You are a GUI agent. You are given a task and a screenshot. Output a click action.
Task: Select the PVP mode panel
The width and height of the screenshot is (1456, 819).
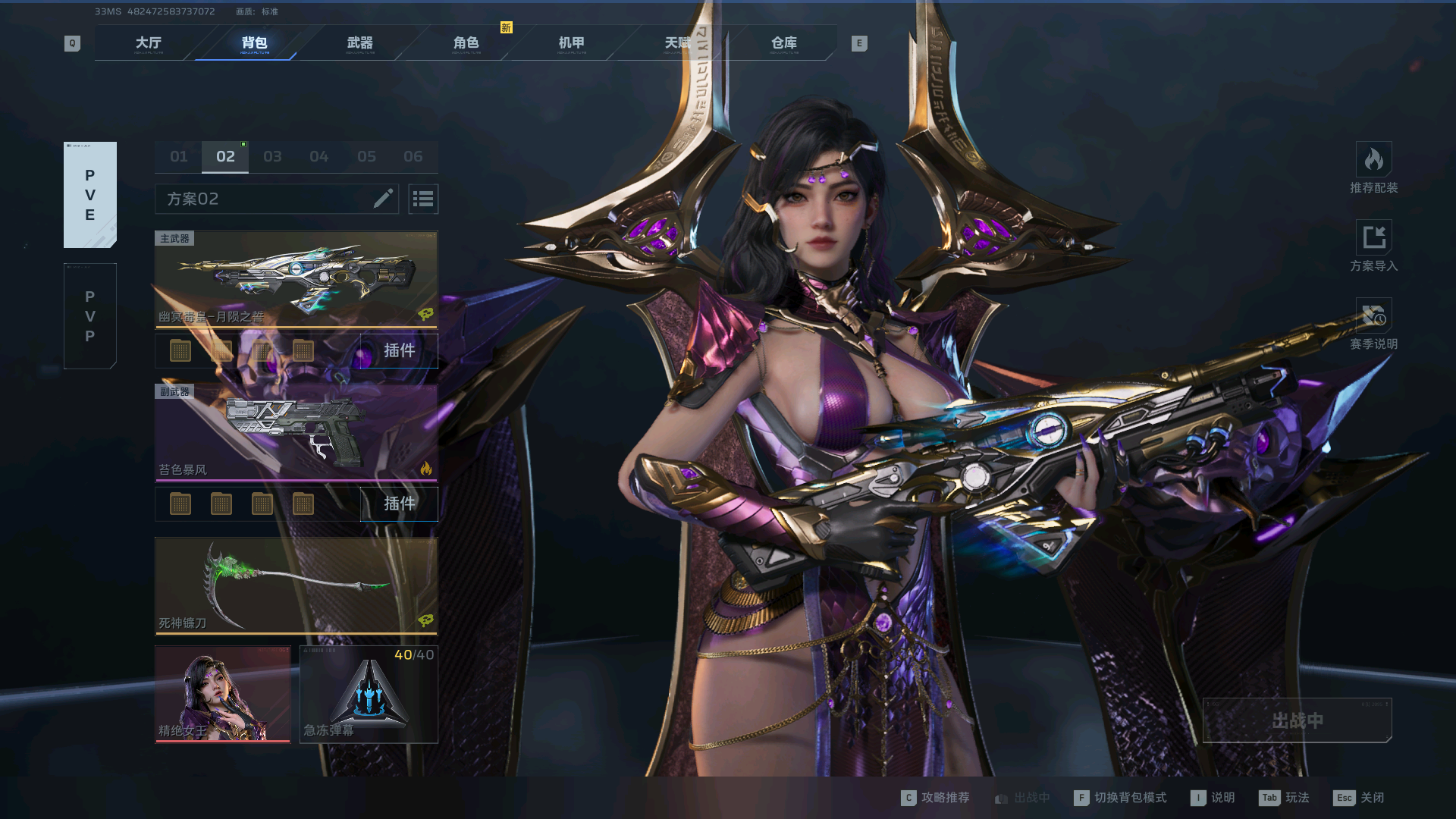click(x=90, y=316)
